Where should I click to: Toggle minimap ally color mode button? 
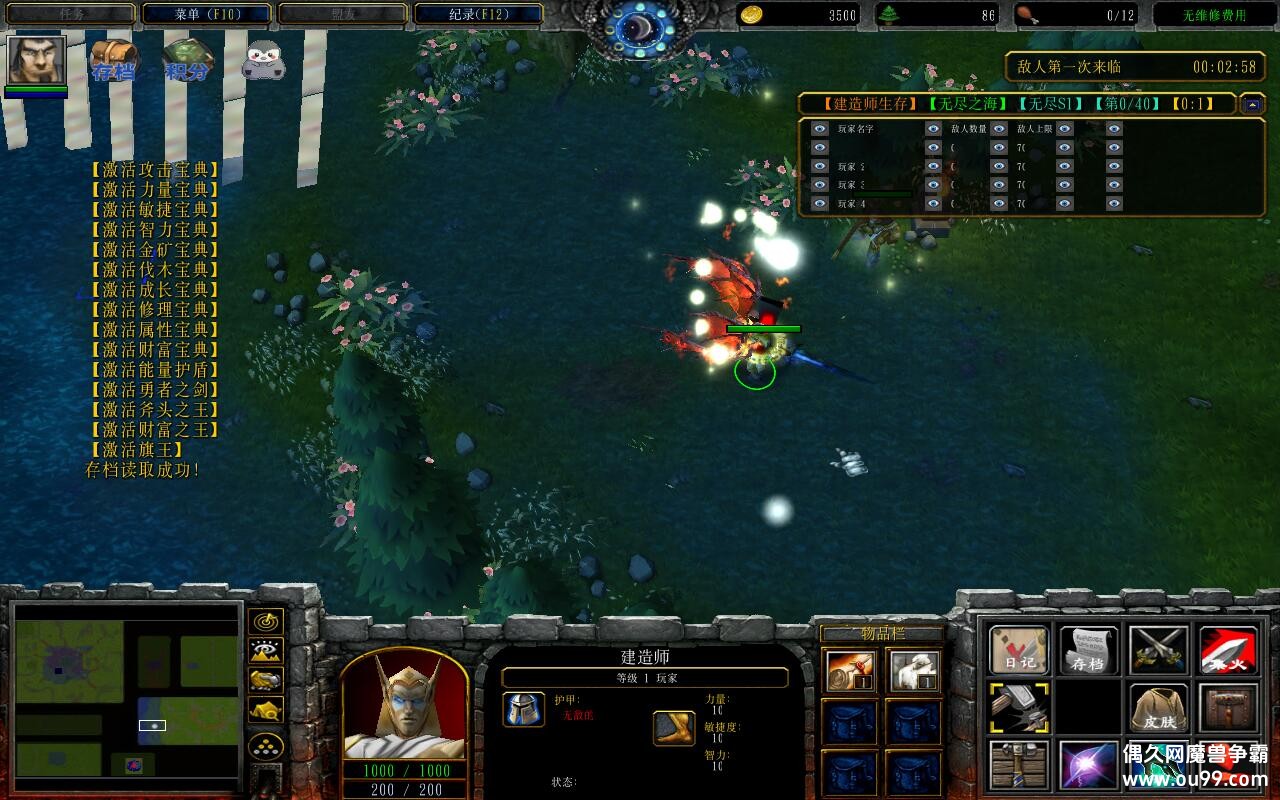[265, 681]
